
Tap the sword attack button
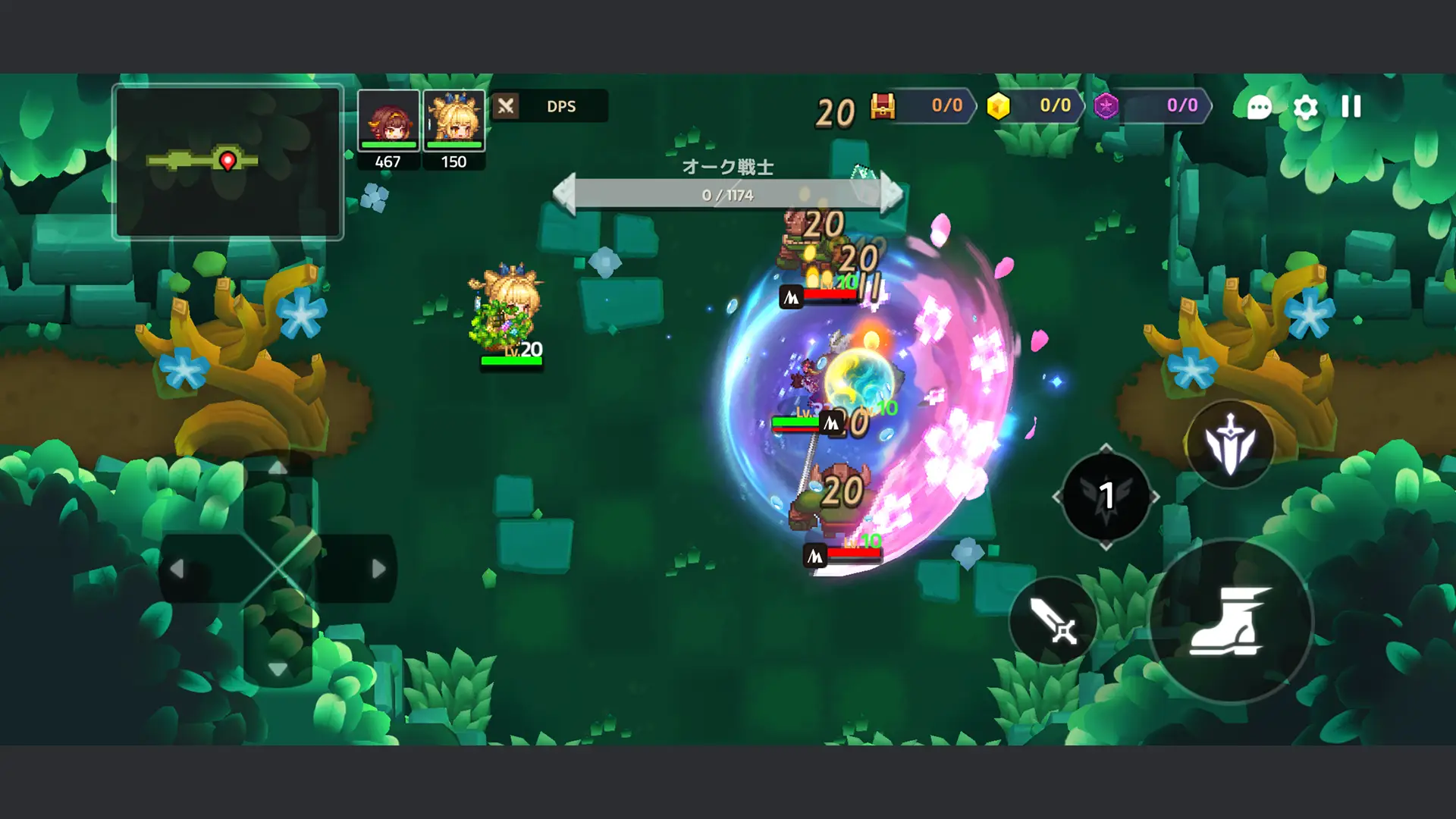click(x=1054, y=623)
